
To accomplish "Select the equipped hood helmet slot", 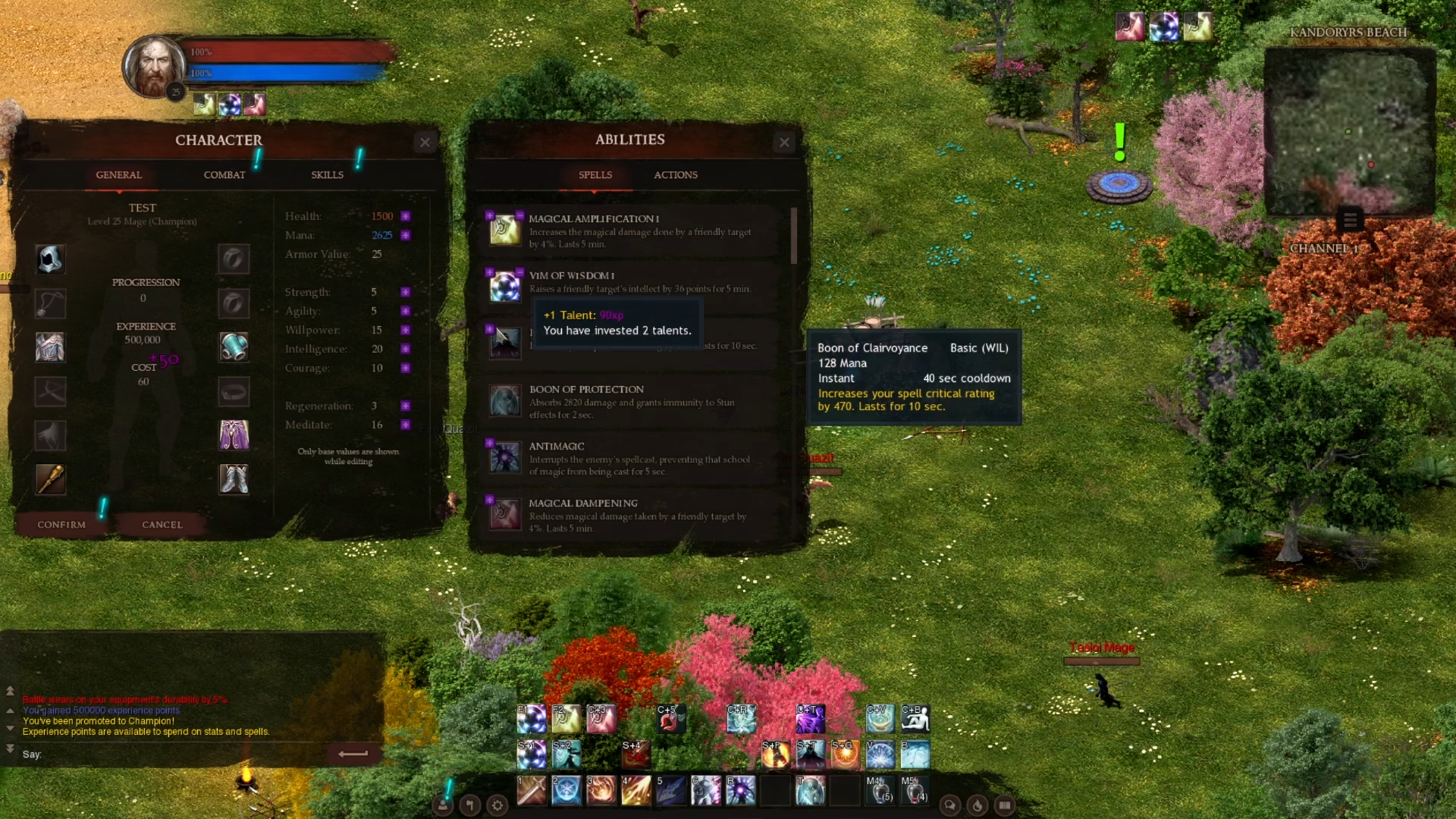I will [50, 259].
